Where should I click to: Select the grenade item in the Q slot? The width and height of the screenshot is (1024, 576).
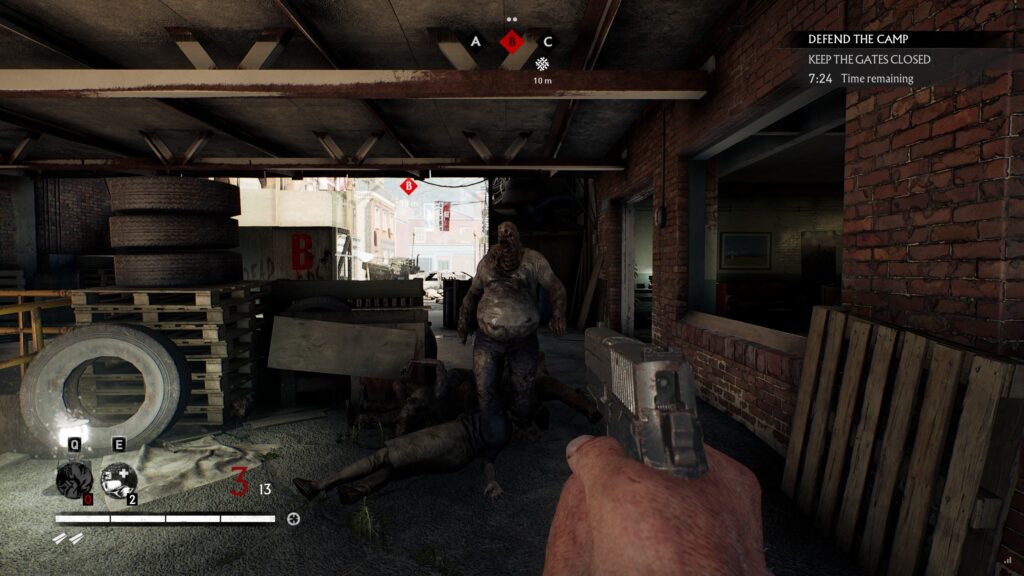(74, 480)
